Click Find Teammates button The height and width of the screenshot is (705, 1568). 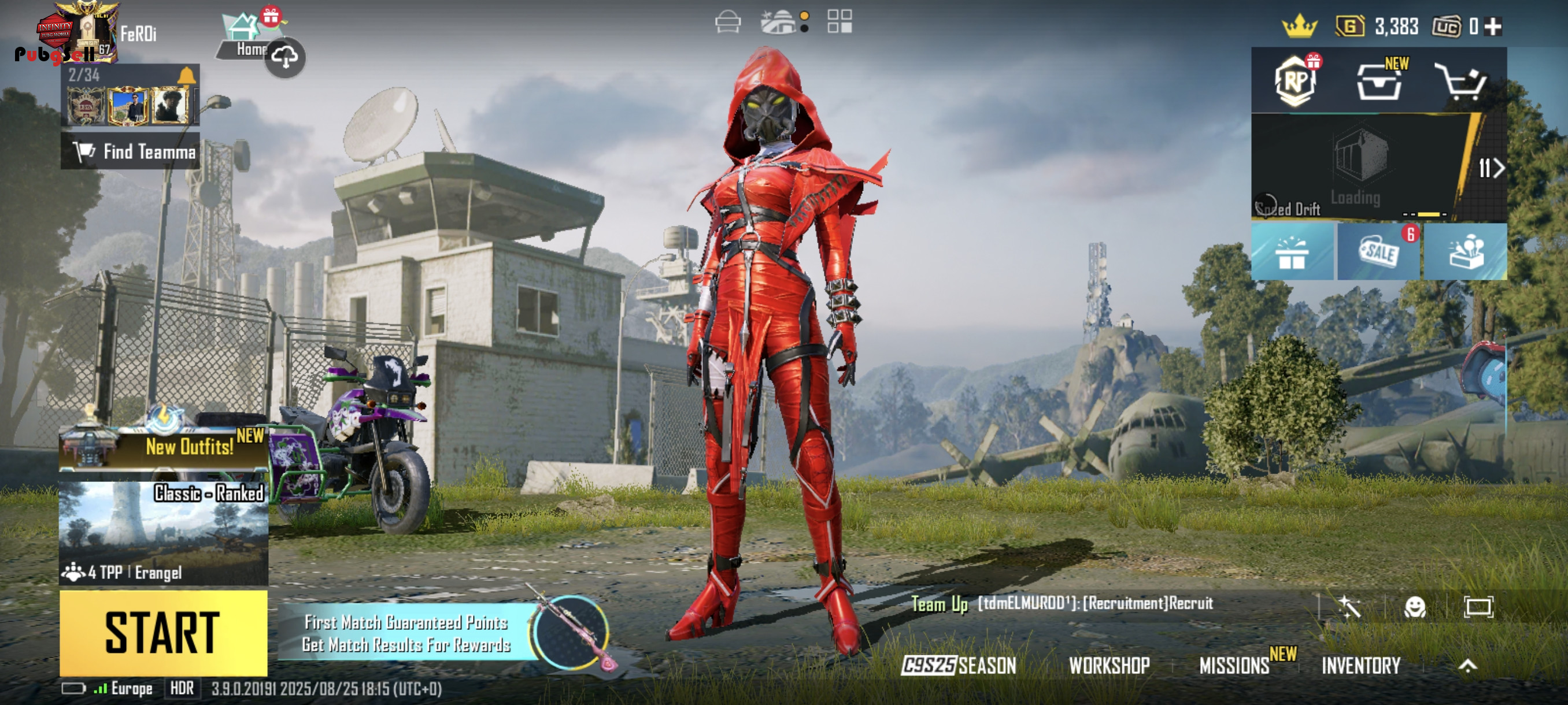[130, 151]
